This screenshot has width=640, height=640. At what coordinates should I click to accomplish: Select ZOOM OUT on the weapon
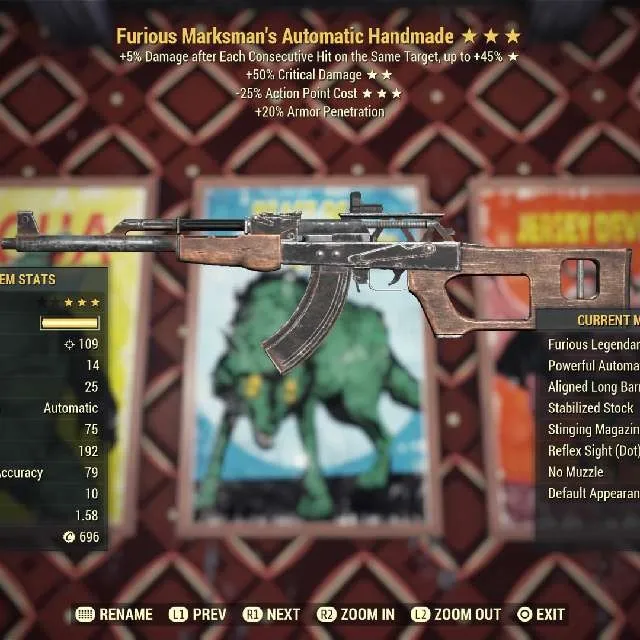pyautogui.click(x=458, y=614)
